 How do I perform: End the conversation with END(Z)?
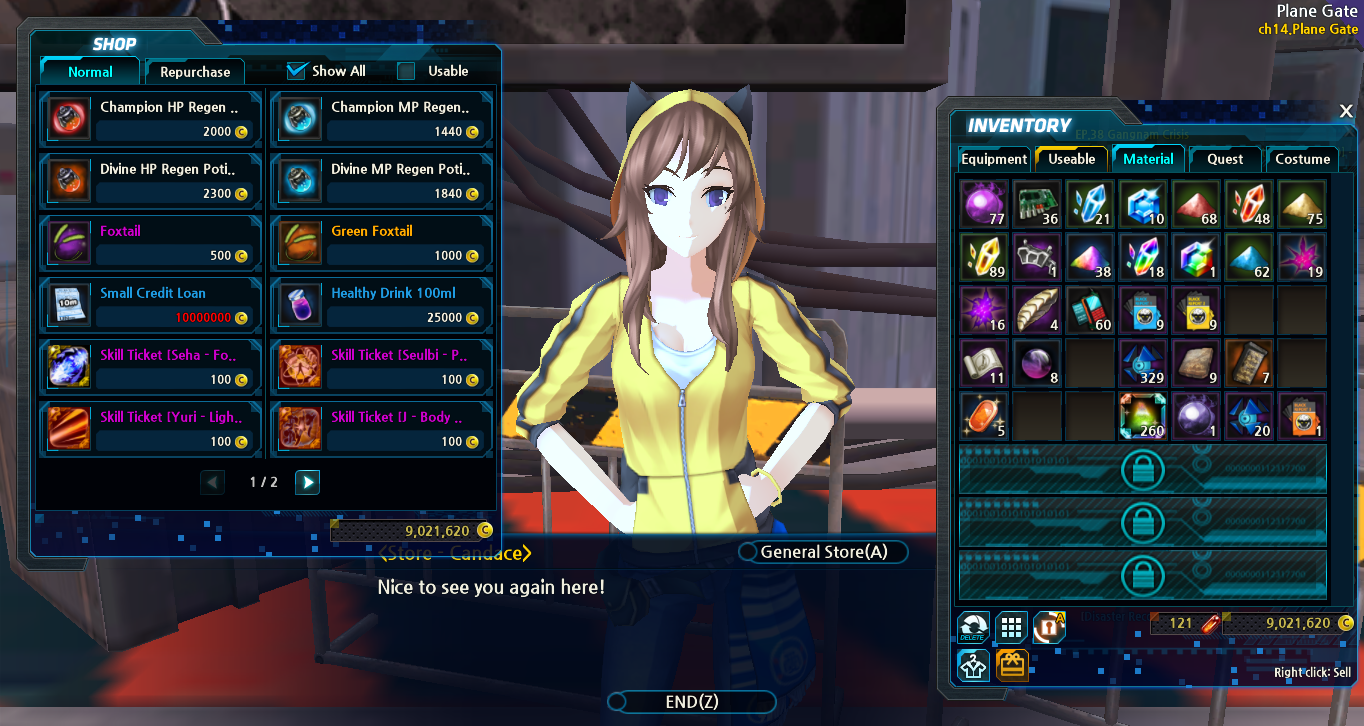[692, 702]
